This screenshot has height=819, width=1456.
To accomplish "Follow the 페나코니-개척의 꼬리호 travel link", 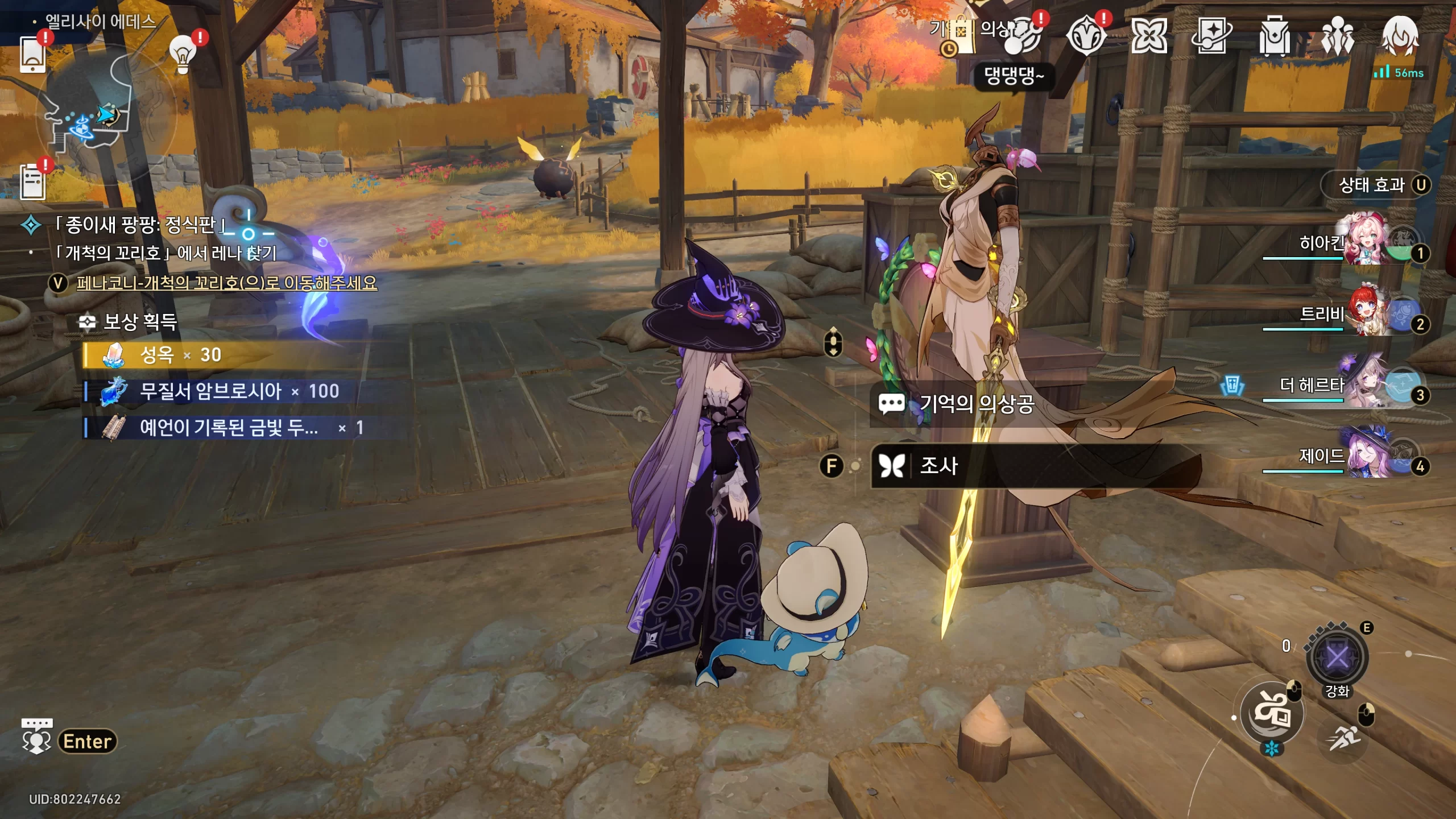I will pyautogui.click(x=226, y=283).
